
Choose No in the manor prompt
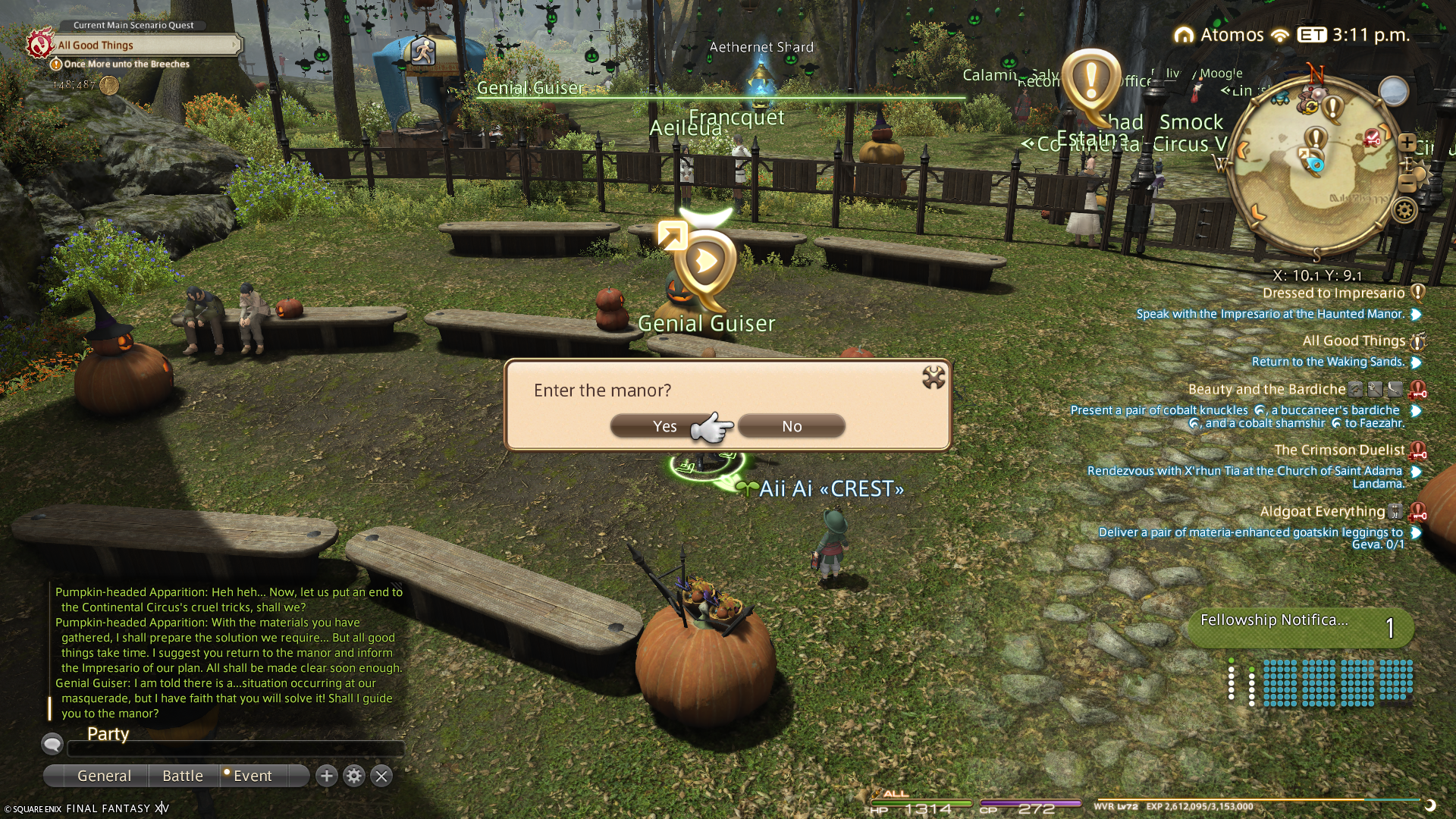[792, 426]
